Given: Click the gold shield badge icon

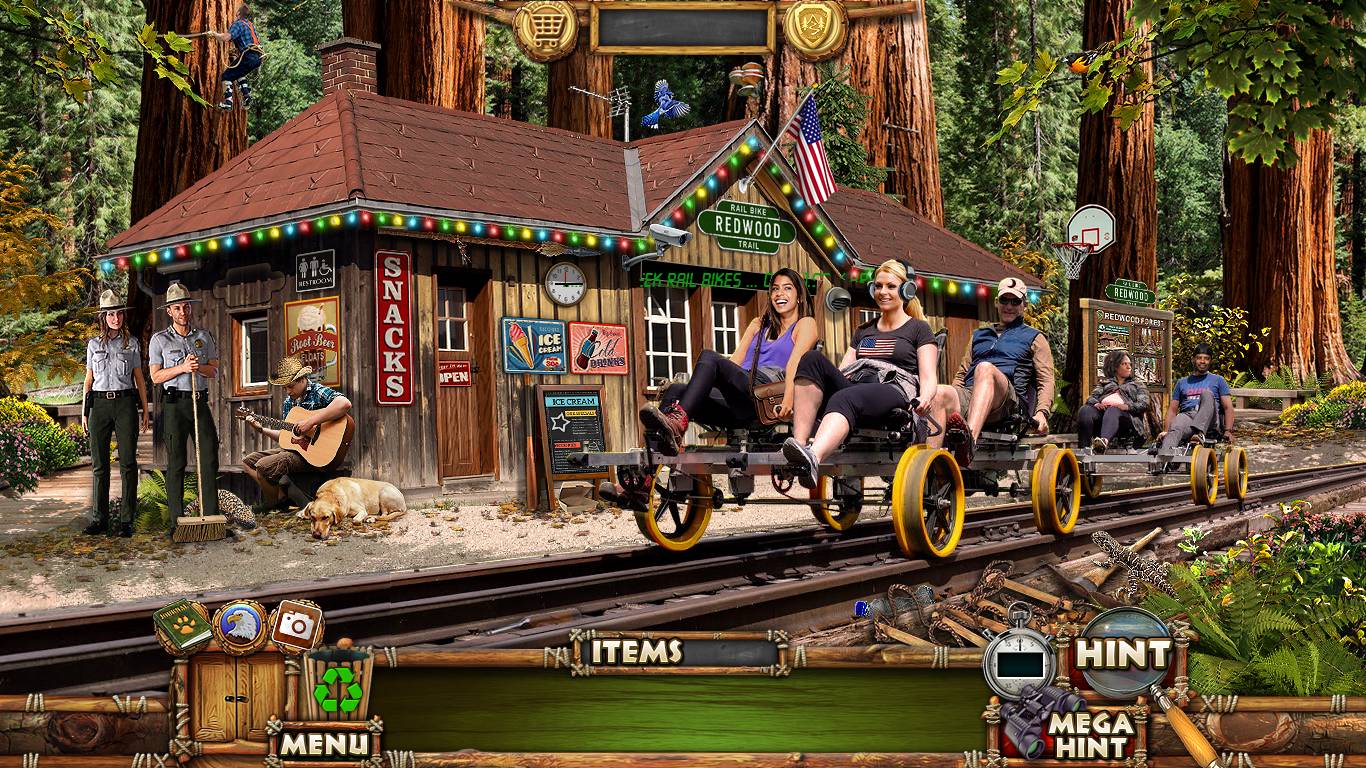Looking at the screenshot, I should click(x=815, y=27).
